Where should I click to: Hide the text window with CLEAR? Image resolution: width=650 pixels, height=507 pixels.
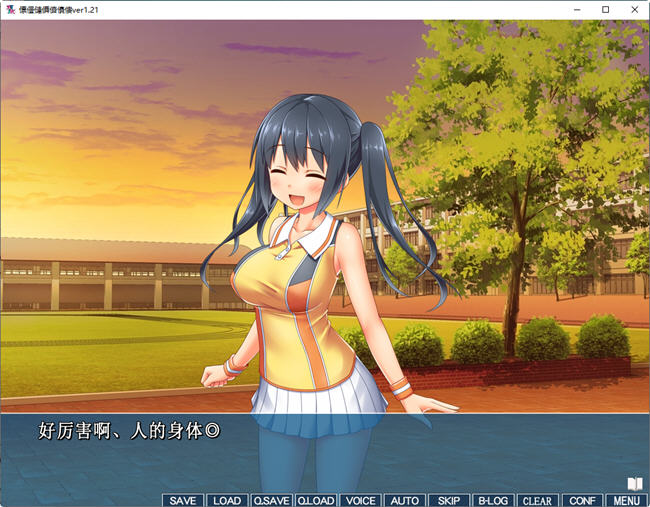coord(537,500)
